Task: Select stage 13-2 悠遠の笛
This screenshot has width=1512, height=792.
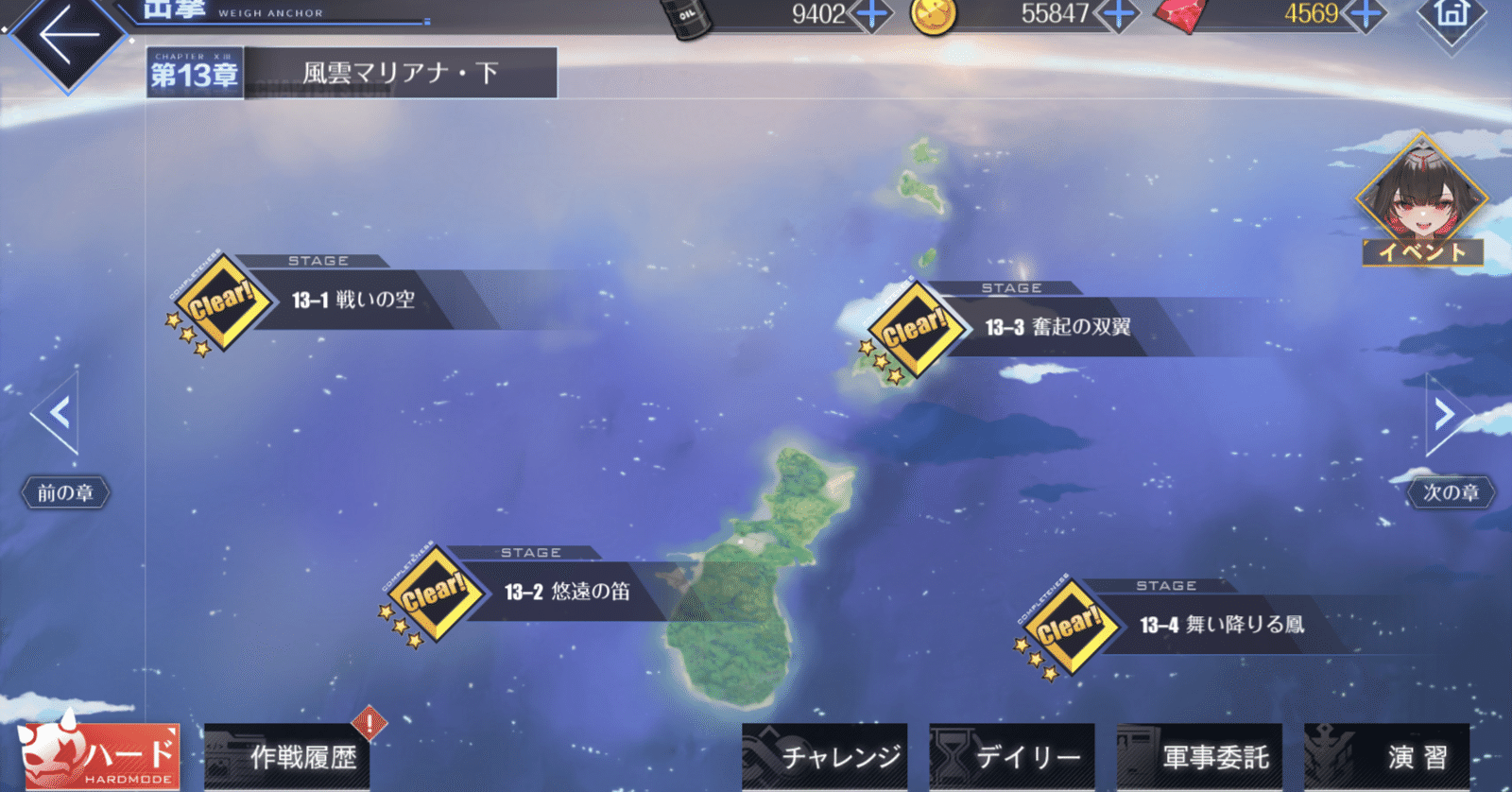Action: point(567,595)
